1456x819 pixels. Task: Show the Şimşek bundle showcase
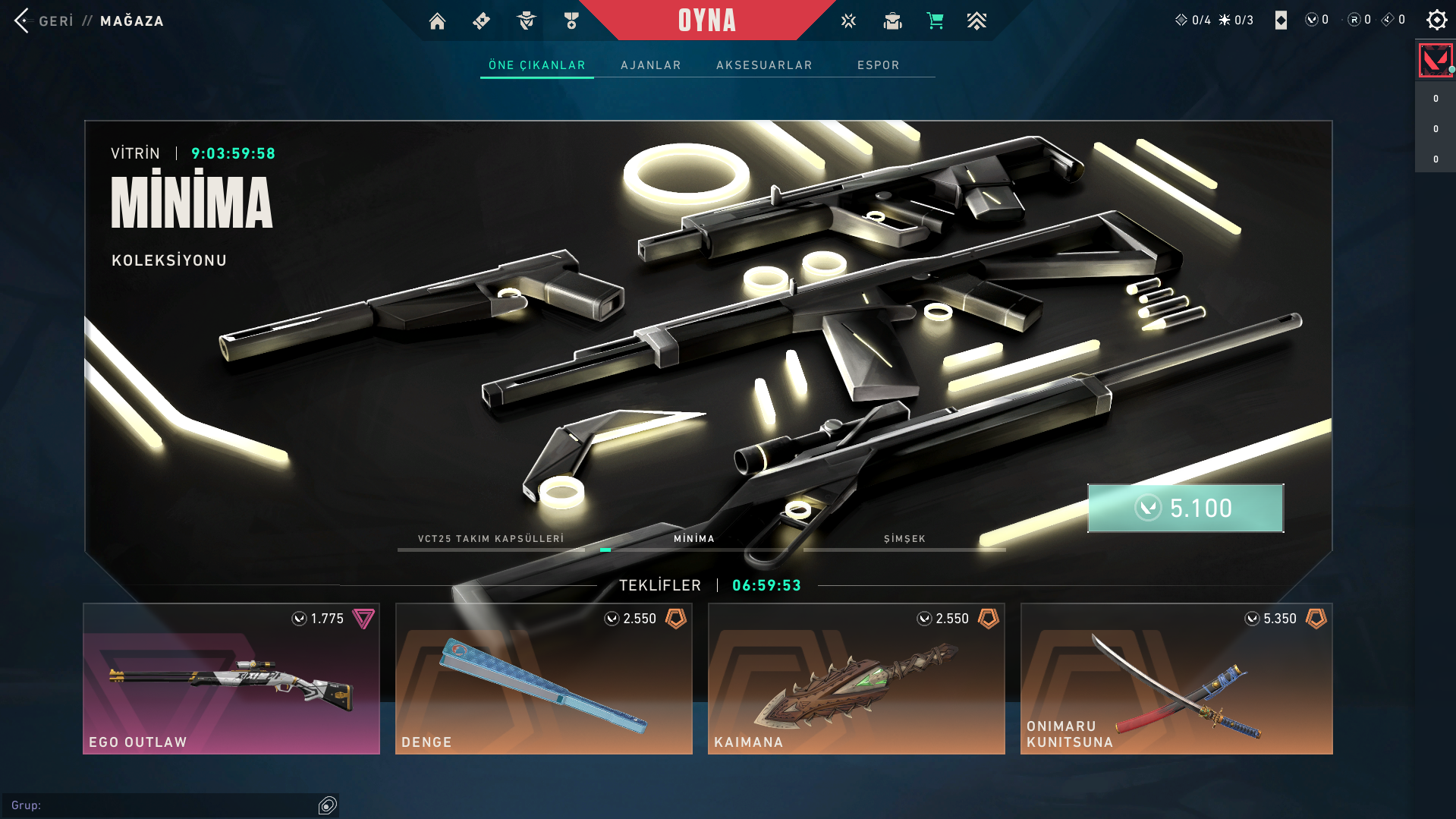tap(904, 540)
